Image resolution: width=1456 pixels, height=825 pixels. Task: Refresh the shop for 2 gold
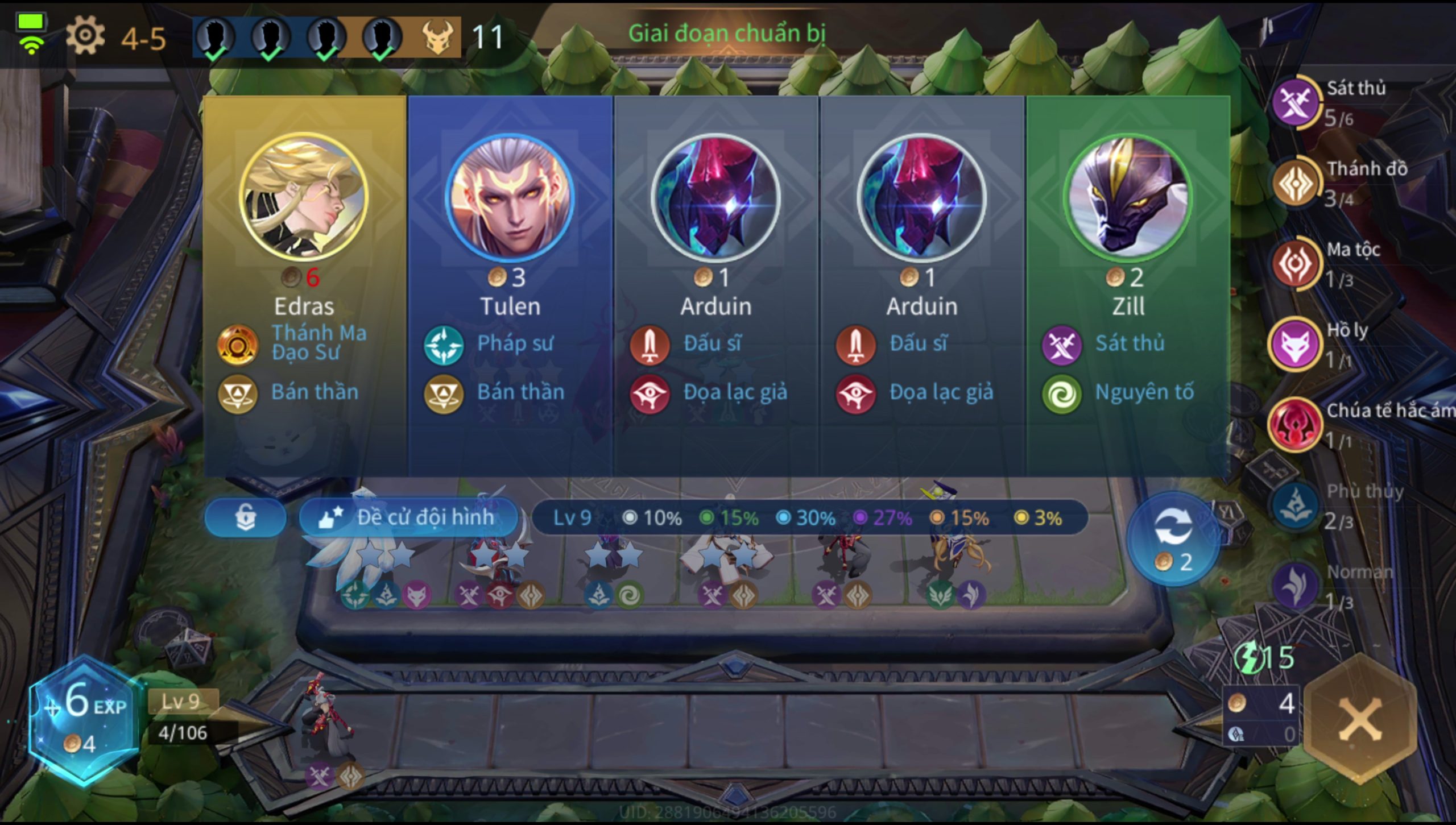(x=1173, y=538)
